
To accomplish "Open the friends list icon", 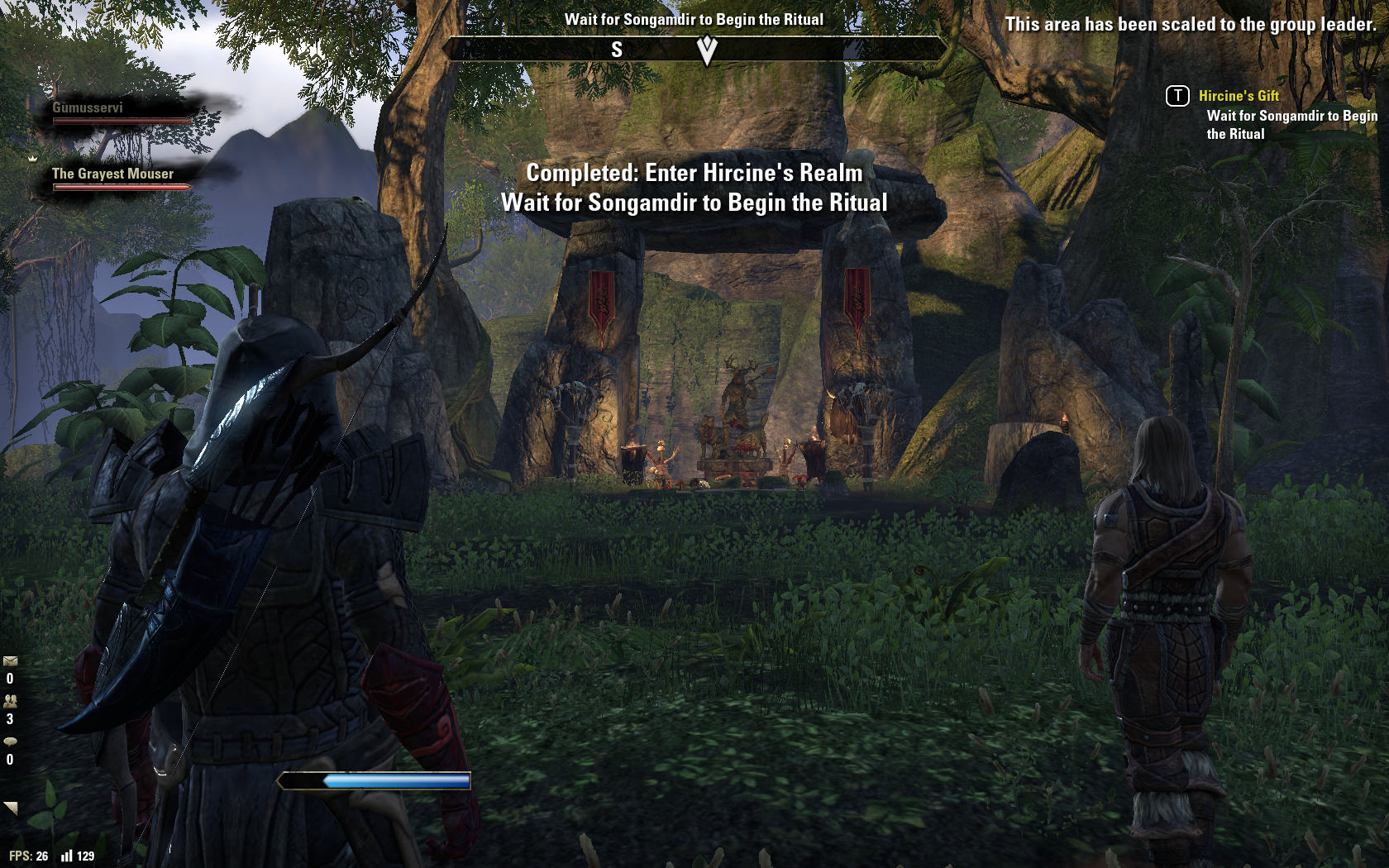I will tap(10, 701).
